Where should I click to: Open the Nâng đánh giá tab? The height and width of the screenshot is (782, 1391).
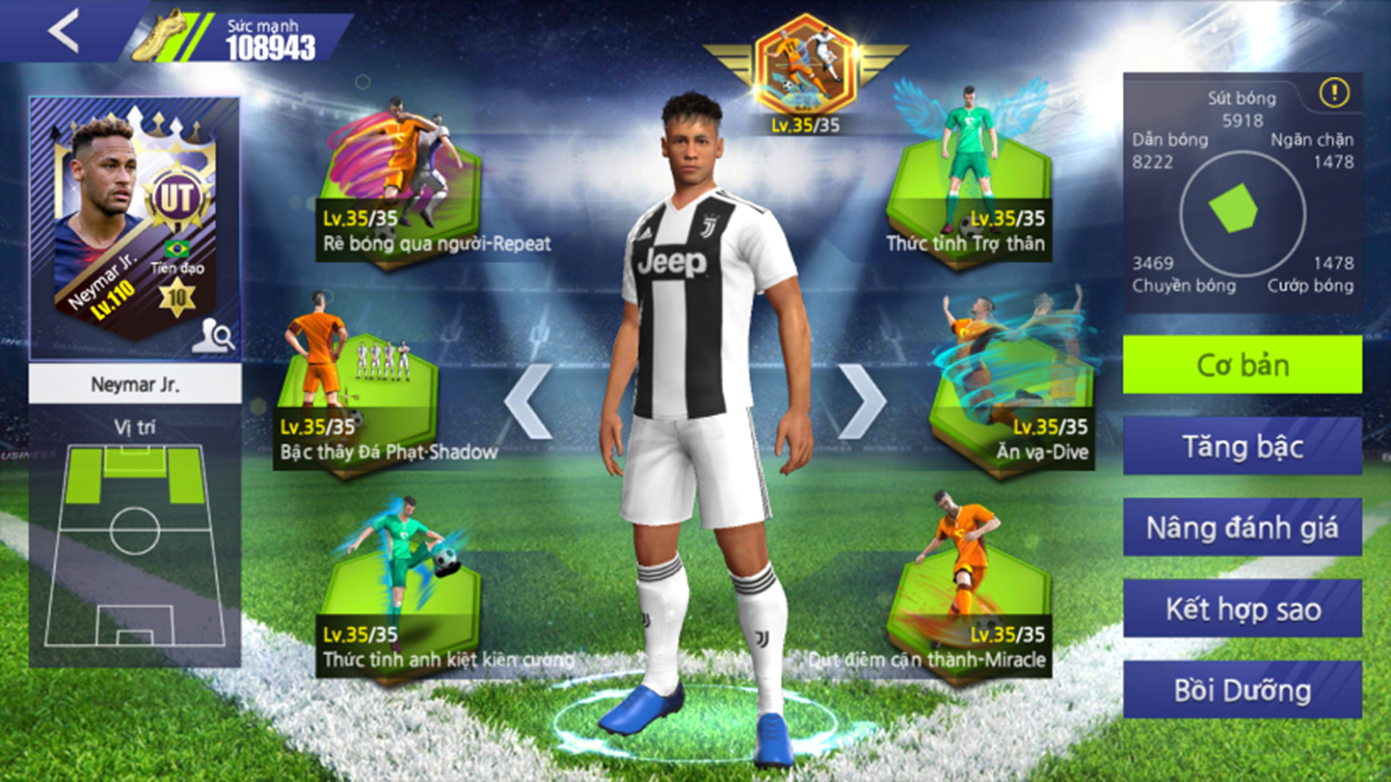(x=1242, y=527)
